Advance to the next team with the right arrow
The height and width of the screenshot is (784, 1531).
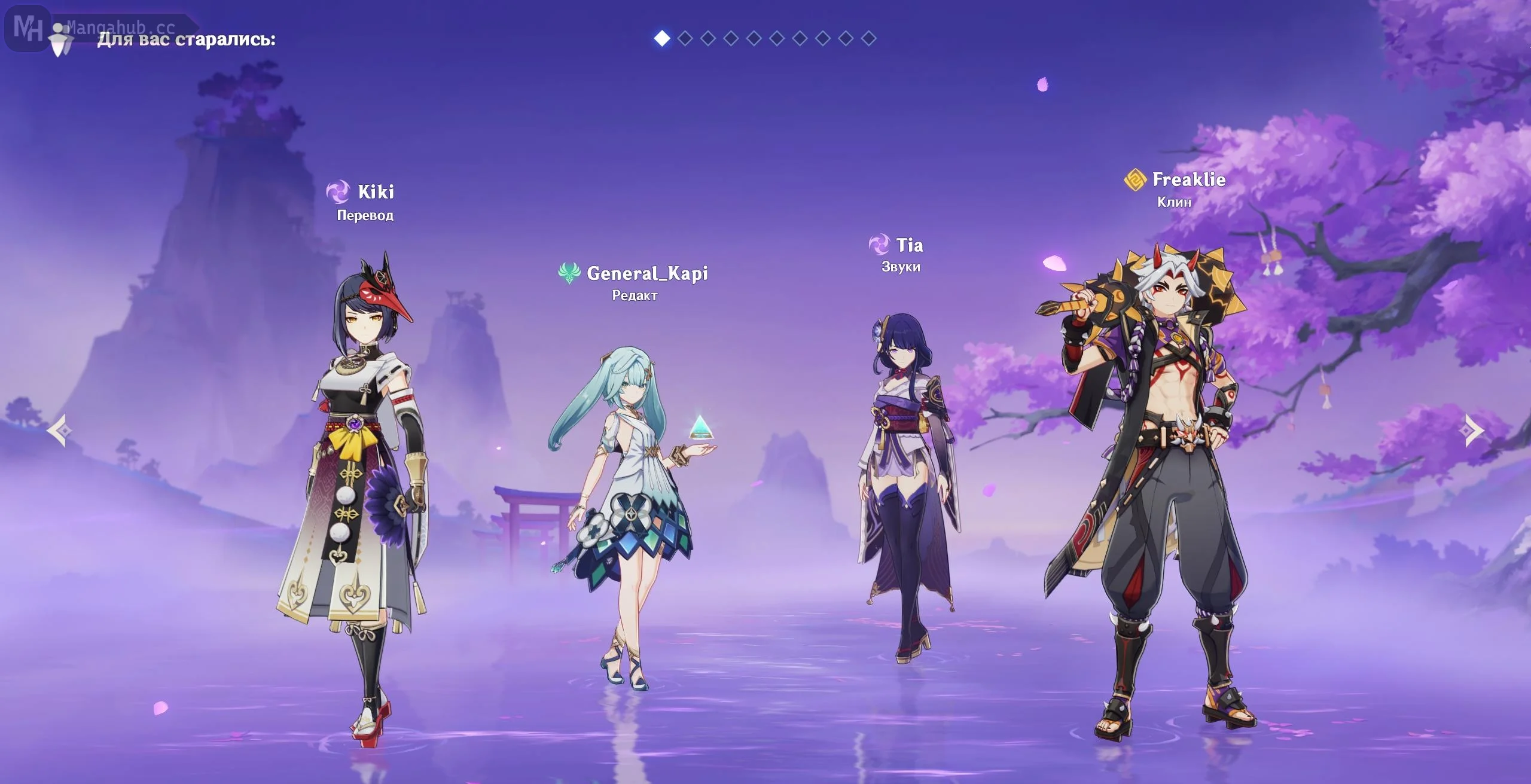coord(1474,430)
